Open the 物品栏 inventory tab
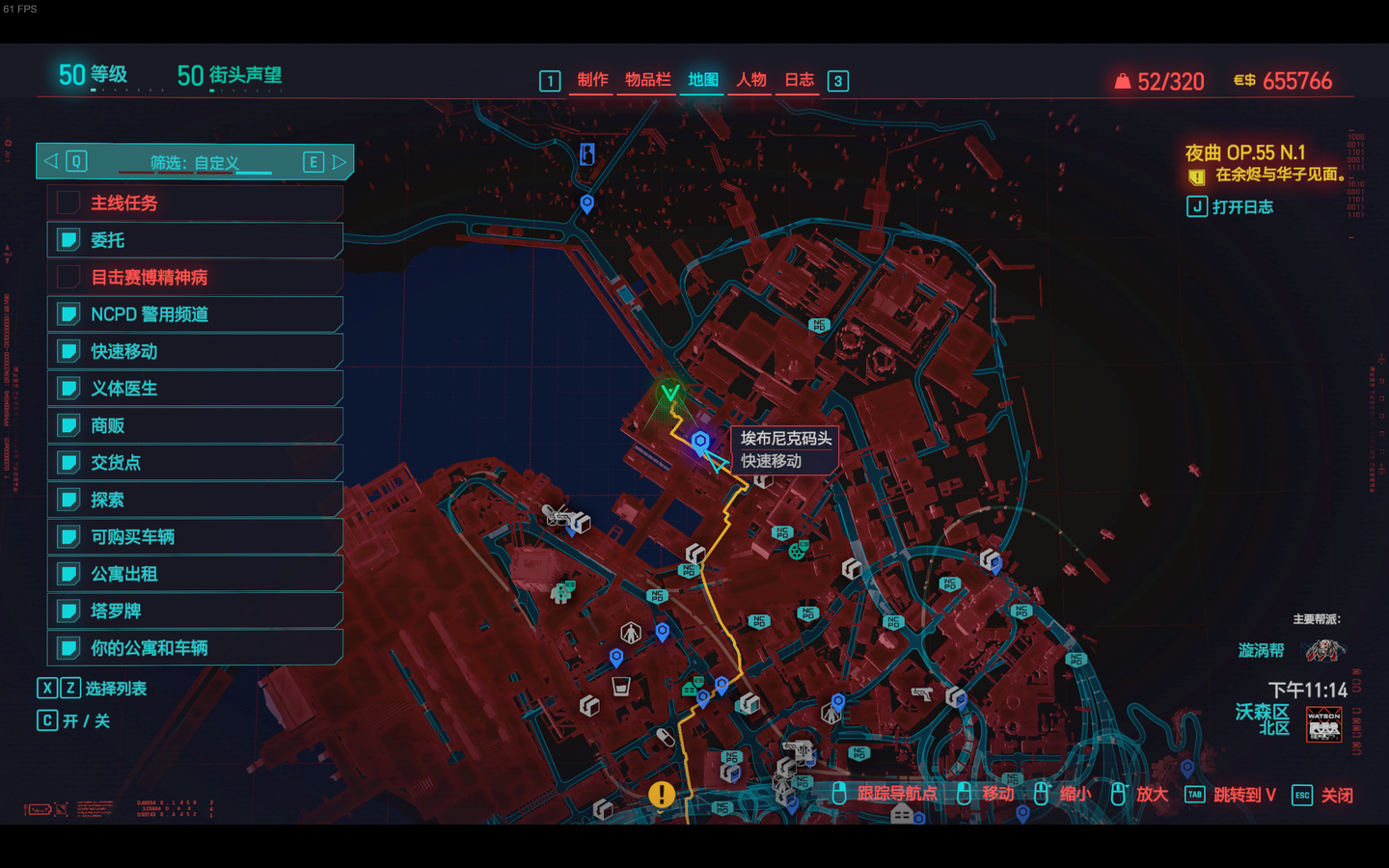 (647, 80)
